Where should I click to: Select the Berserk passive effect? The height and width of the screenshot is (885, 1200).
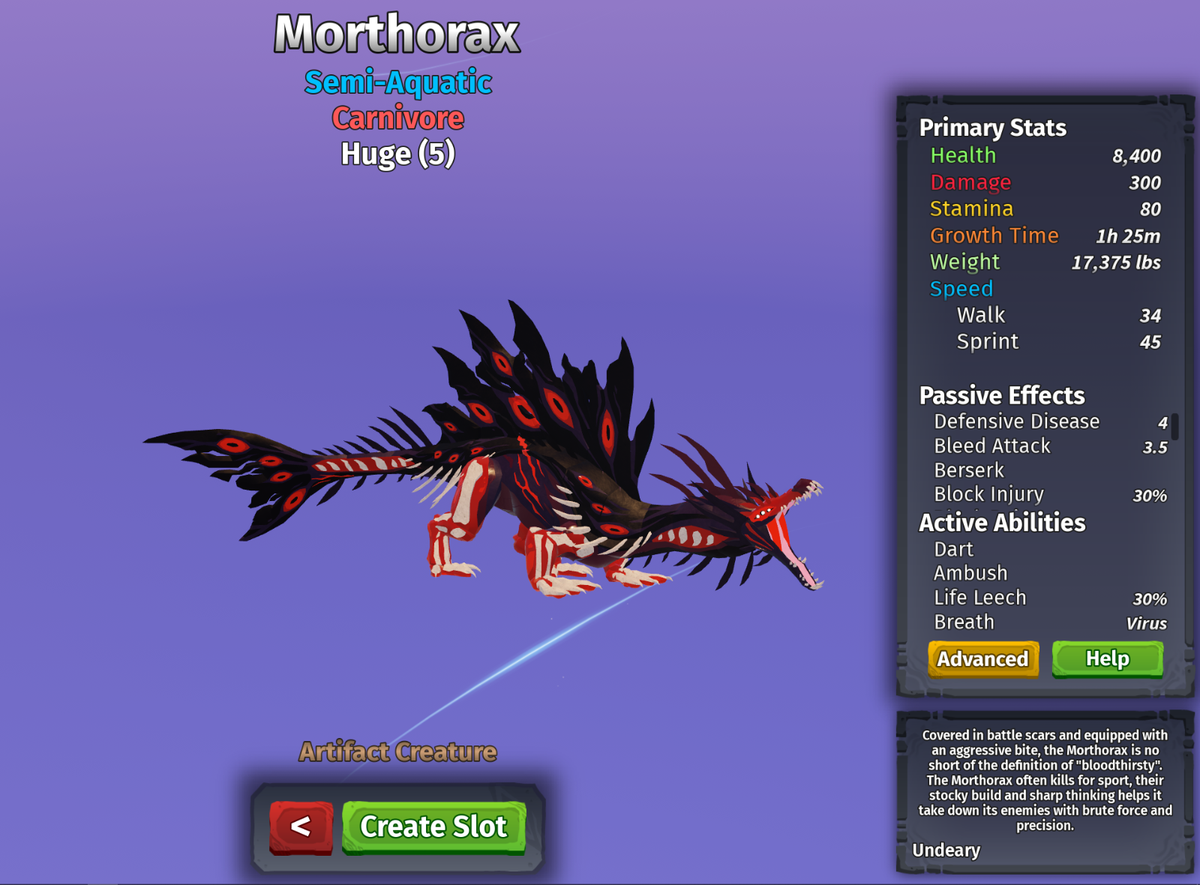click(968, 470)
